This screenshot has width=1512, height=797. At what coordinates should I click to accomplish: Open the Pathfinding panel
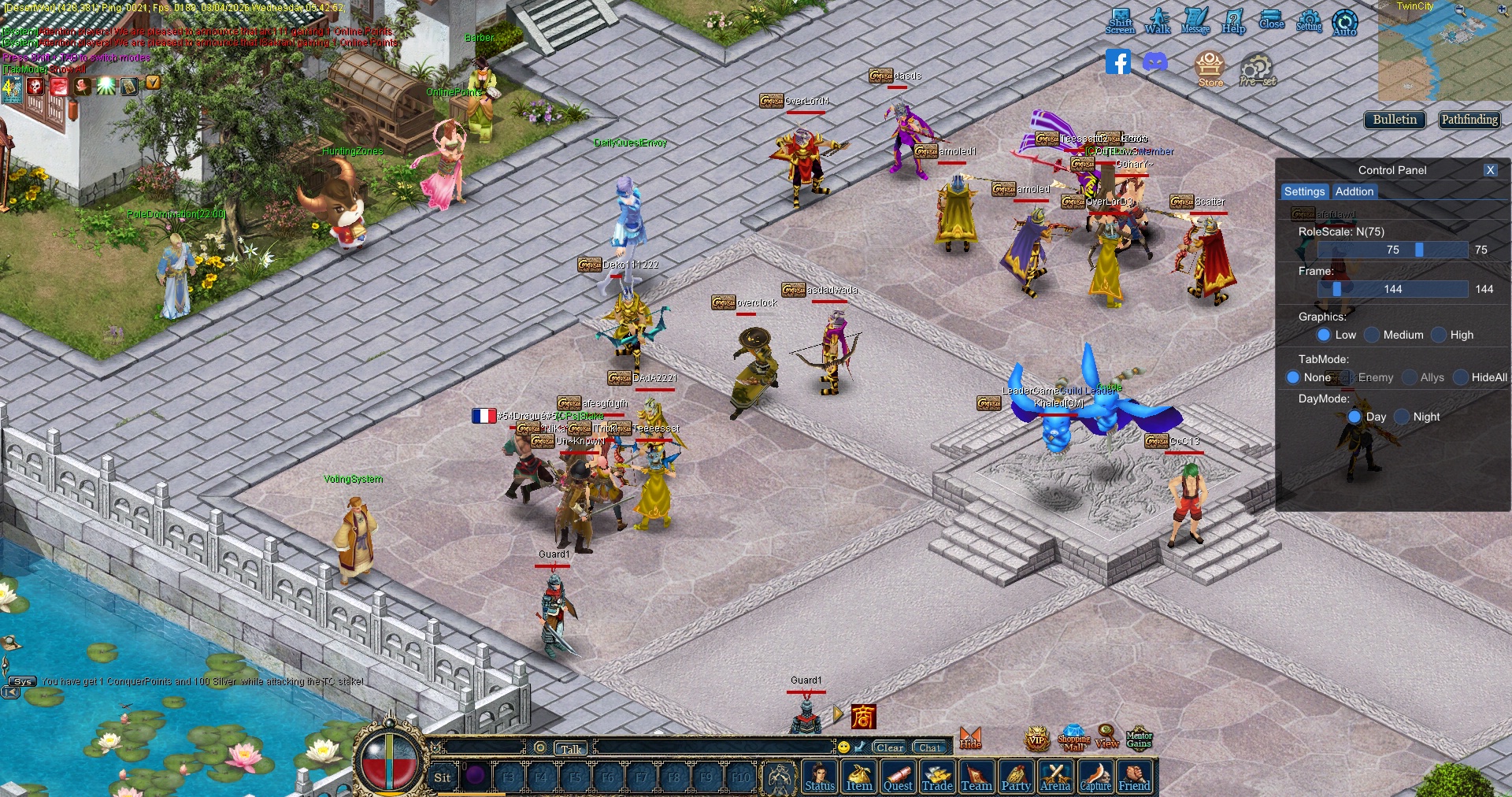pyautogui.click(x=1469, y=120)
